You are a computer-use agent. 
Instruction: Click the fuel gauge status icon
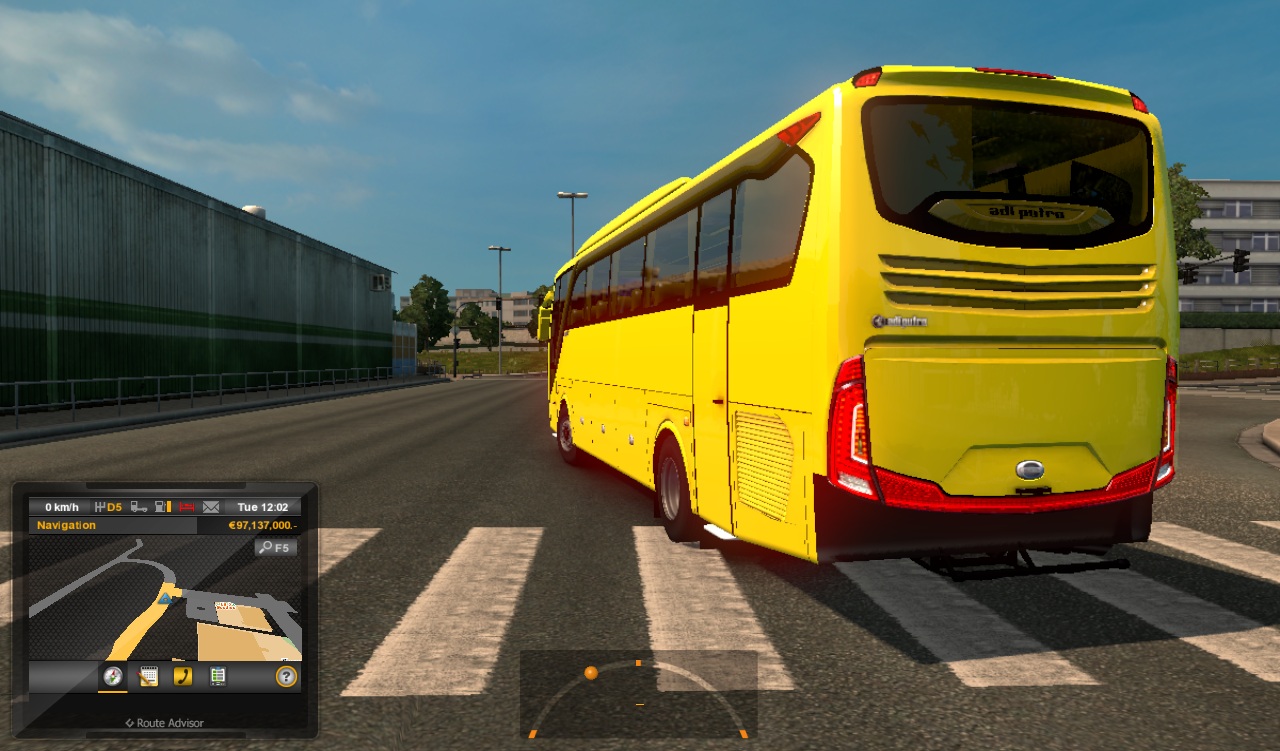click(x=162, y=506)
